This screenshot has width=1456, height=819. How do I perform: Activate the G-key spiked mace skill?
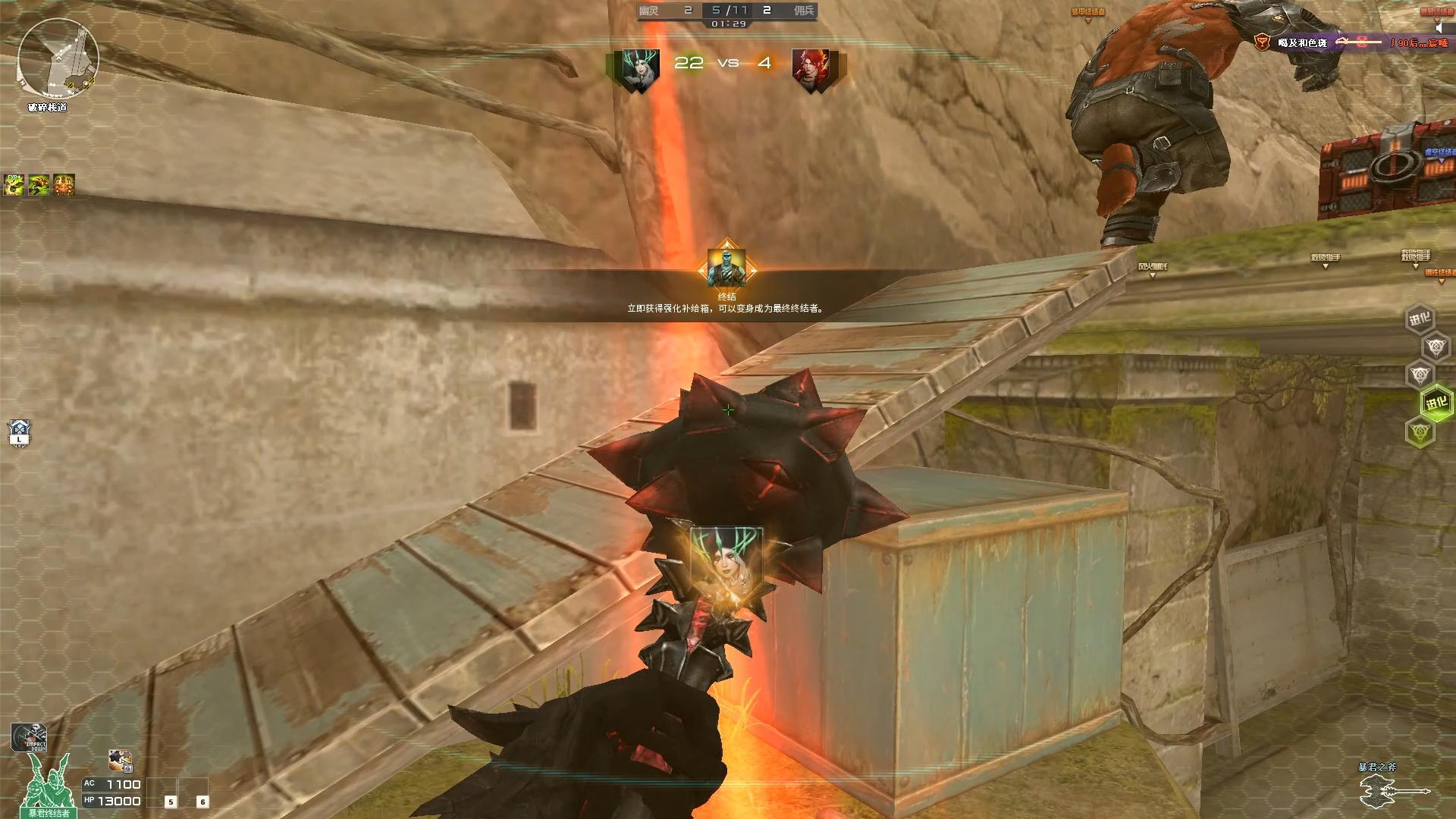click(120, 760)
